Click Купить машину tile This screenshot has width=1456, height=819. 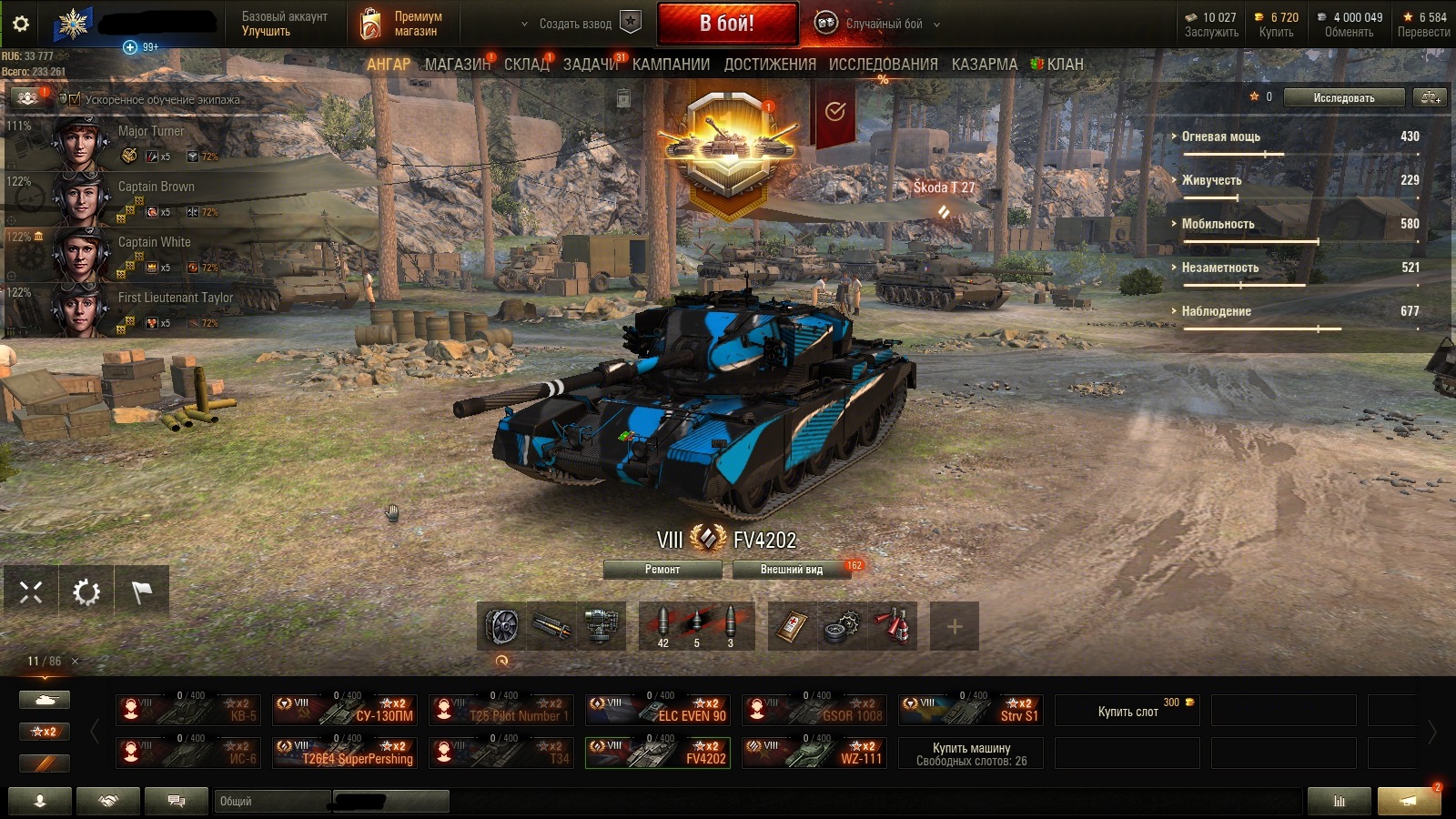(971, 753)
